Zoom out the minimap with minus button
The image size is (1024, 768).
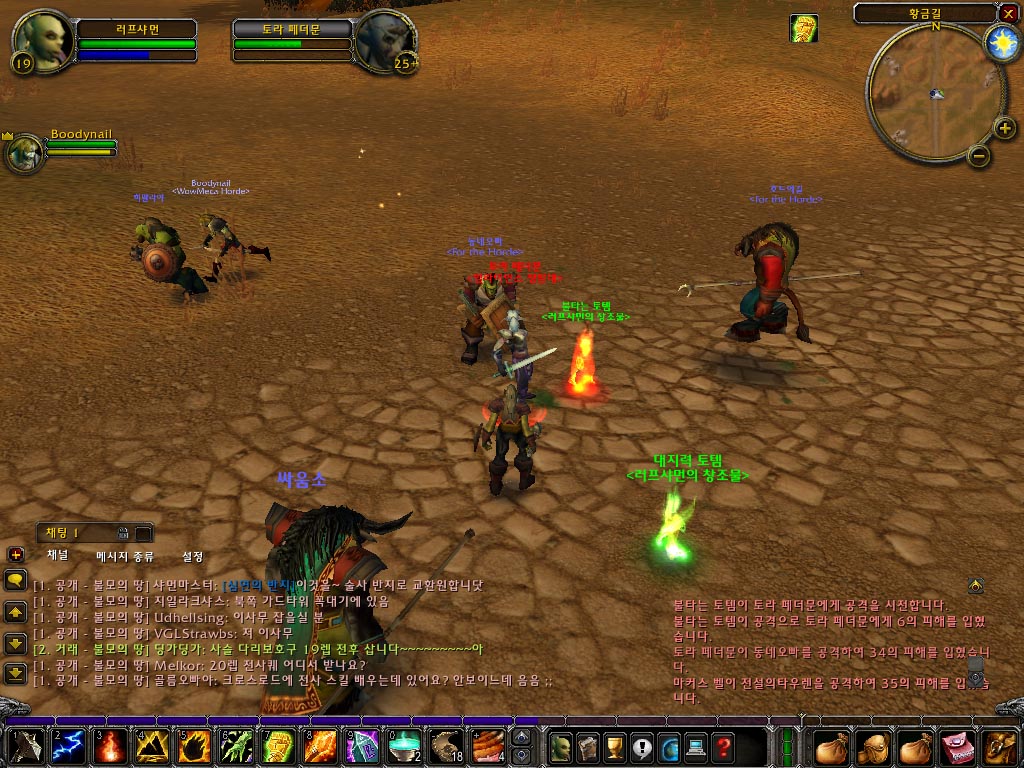[979, 155]
